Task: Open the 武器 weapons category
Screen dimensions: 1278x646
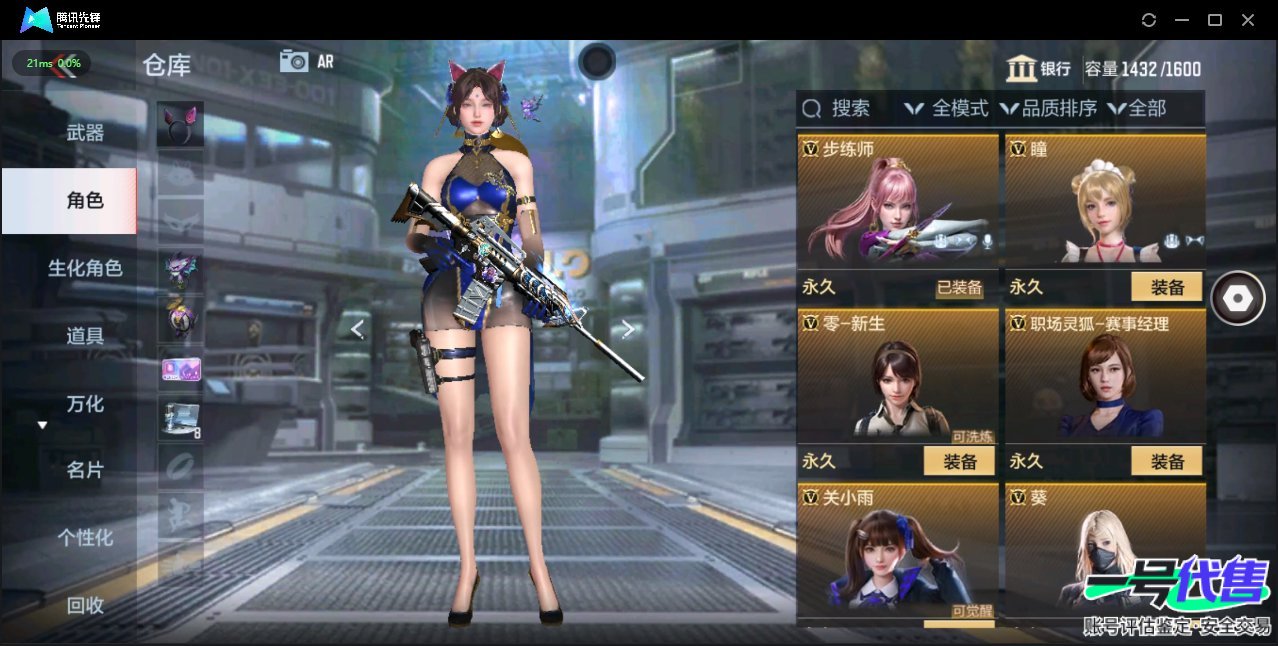Action: pyautogui.click(x=85, y=132)
